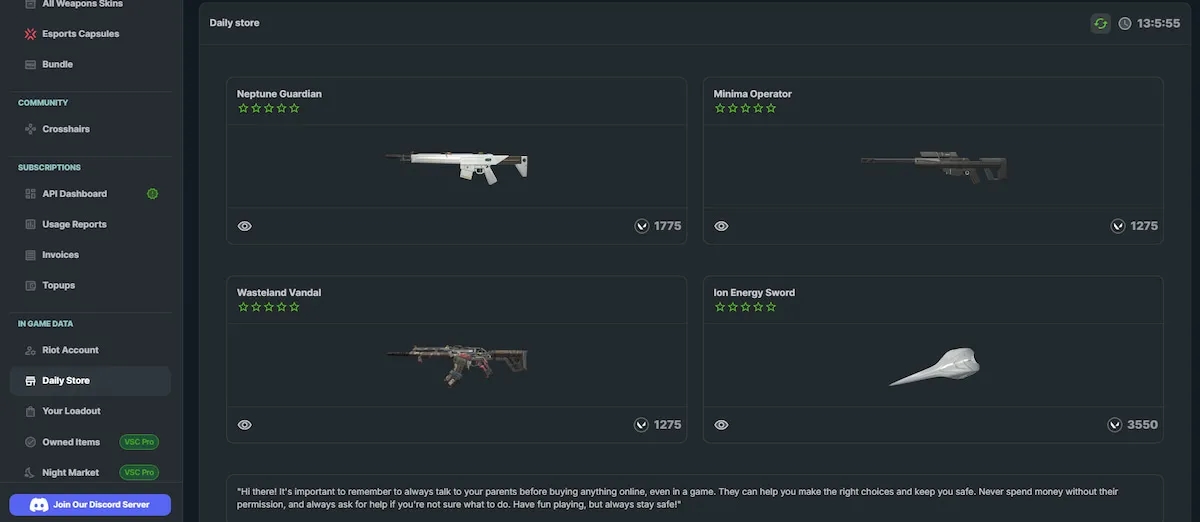Screen dimensions: 1200x522
Task: Select Topups in the sidebar
Action: 58,285
